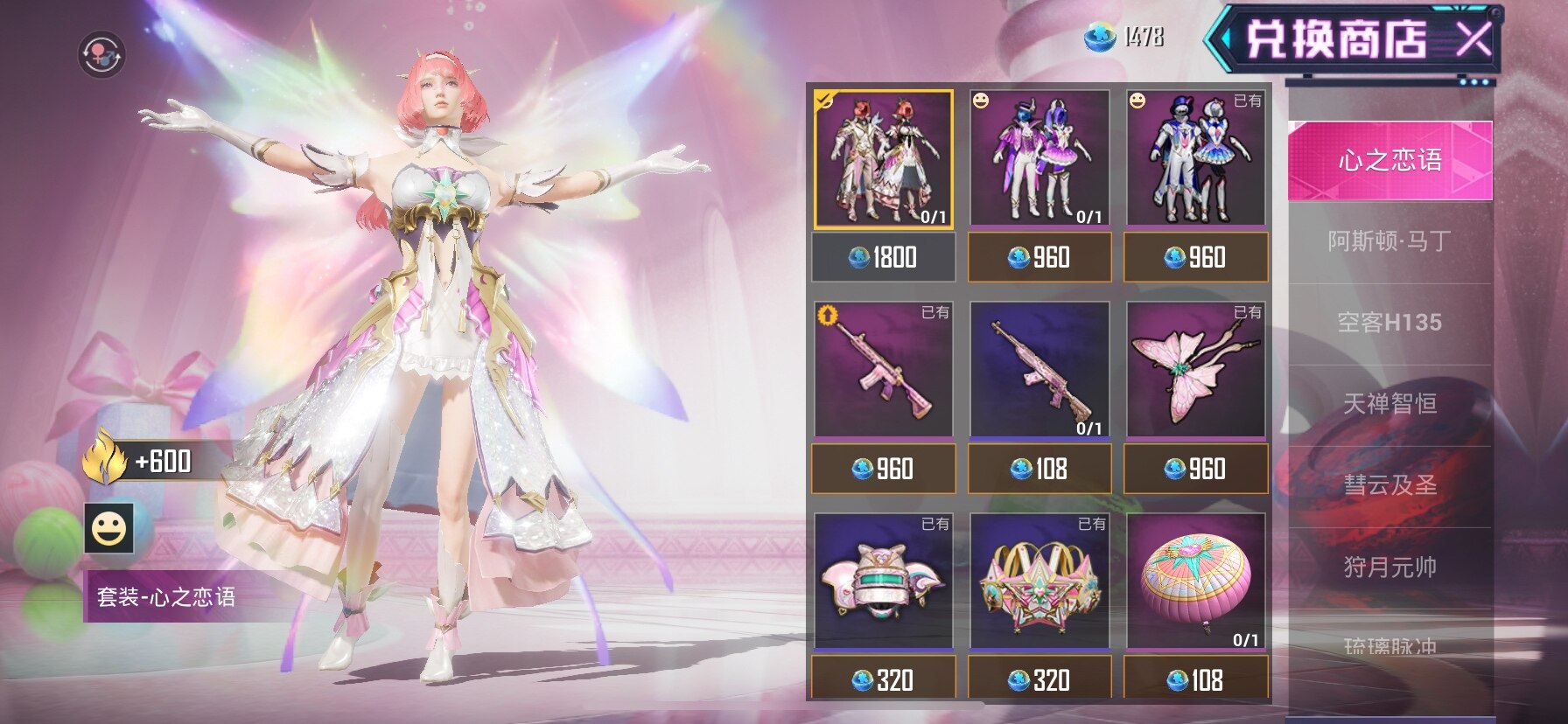Image resolution: width=1568 pixels, height=724 pixels.
Task: Click the 108 price button under the rifle
Action: click(x=1039, y=470)
